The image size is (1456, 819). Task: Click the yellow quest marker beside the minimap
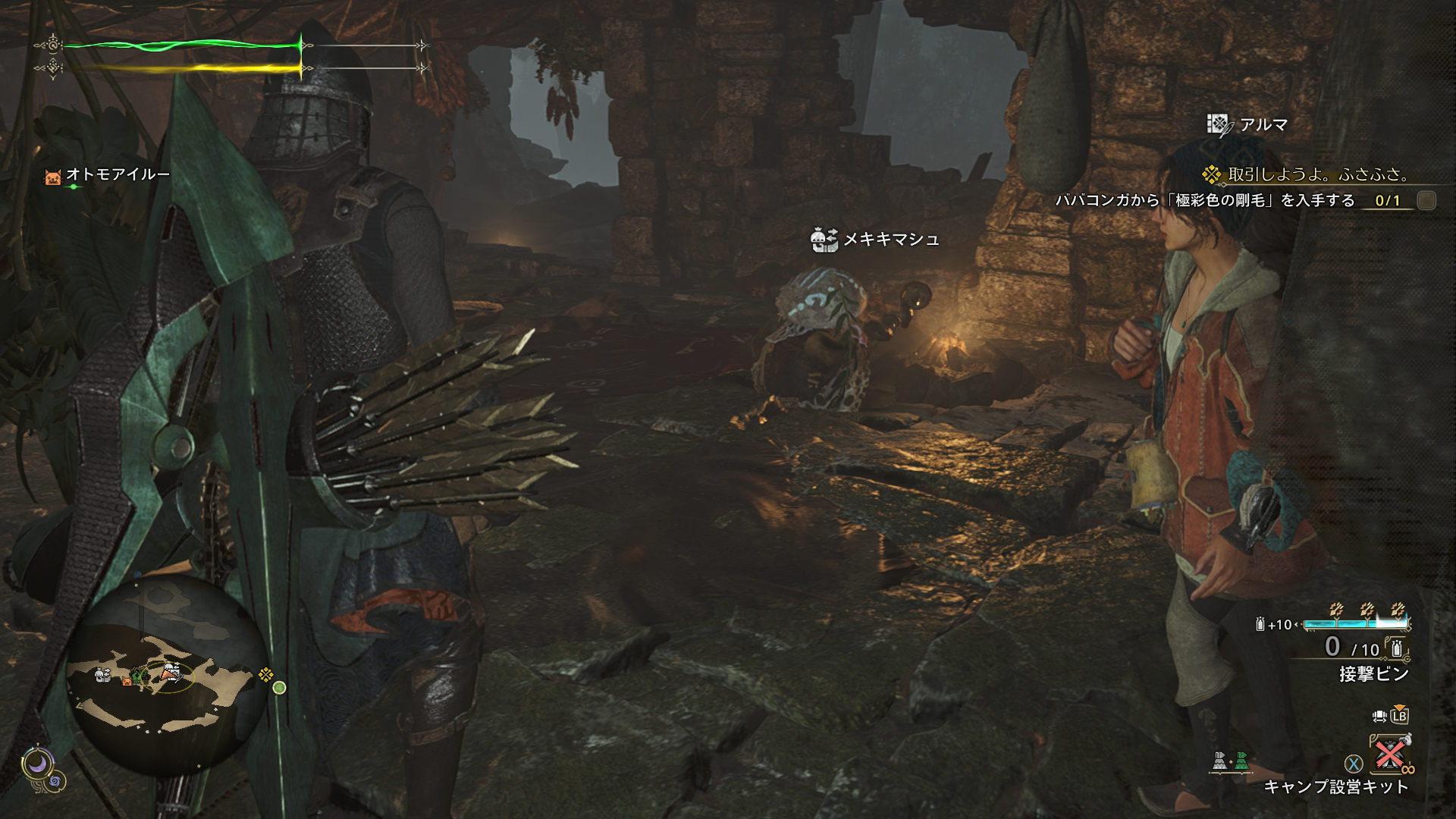click(x=265, y=673)
